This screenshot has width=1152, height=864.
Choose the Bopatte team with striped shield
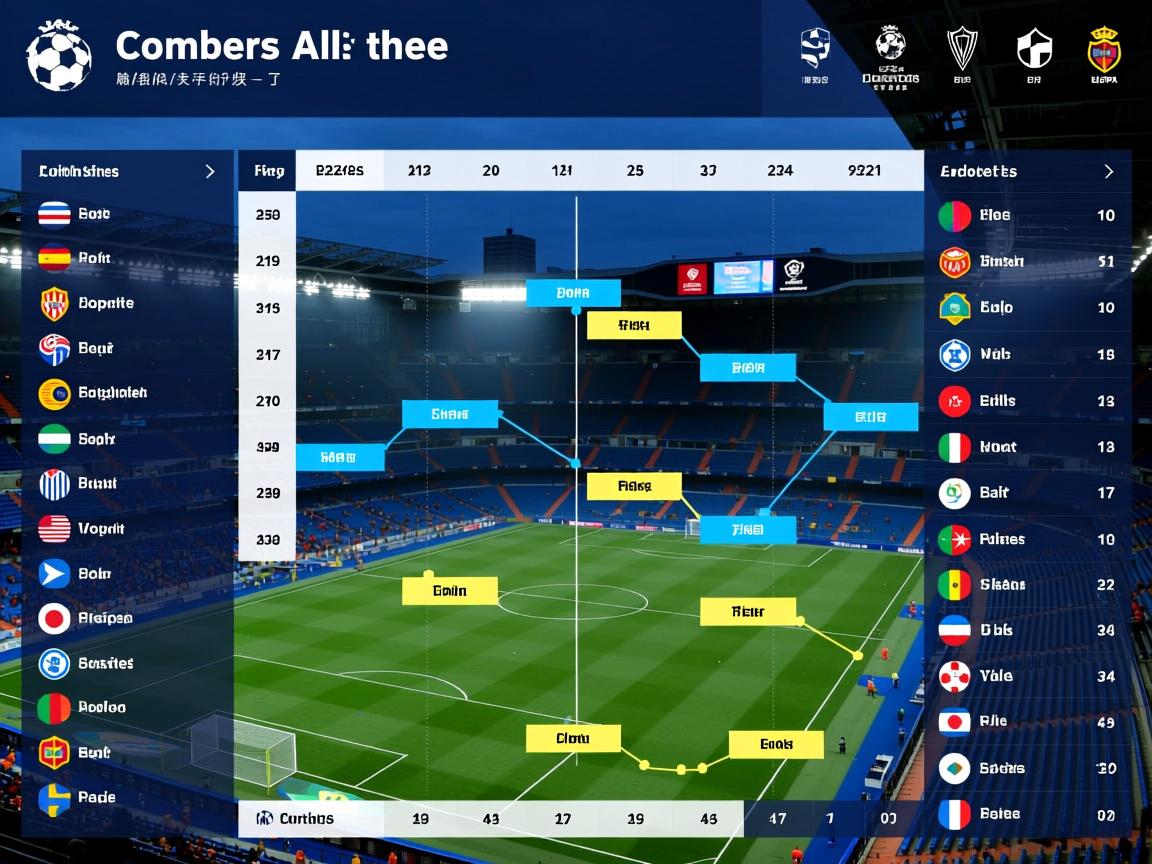pos(104,303)
